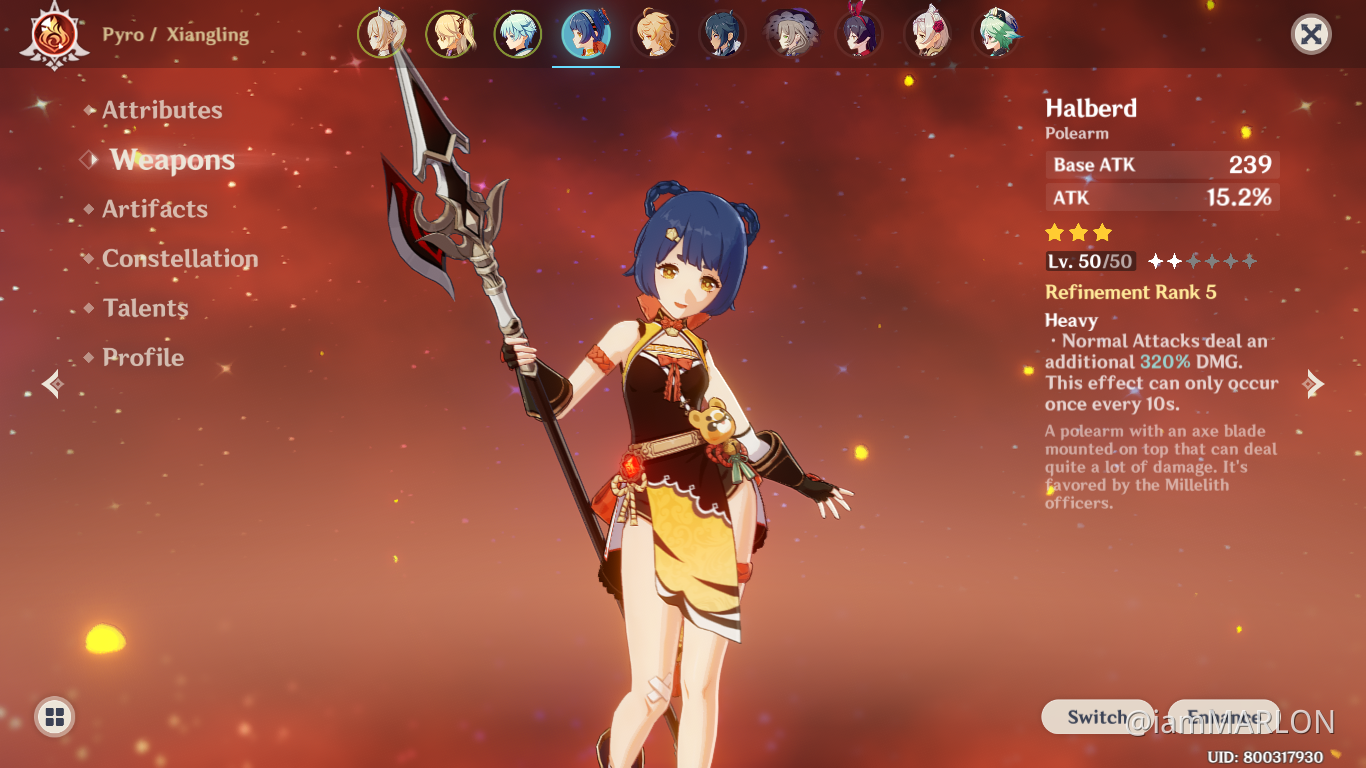Select Xingqiu's dark-blue portrait
1366x768 pixels.
coord(722,33)
